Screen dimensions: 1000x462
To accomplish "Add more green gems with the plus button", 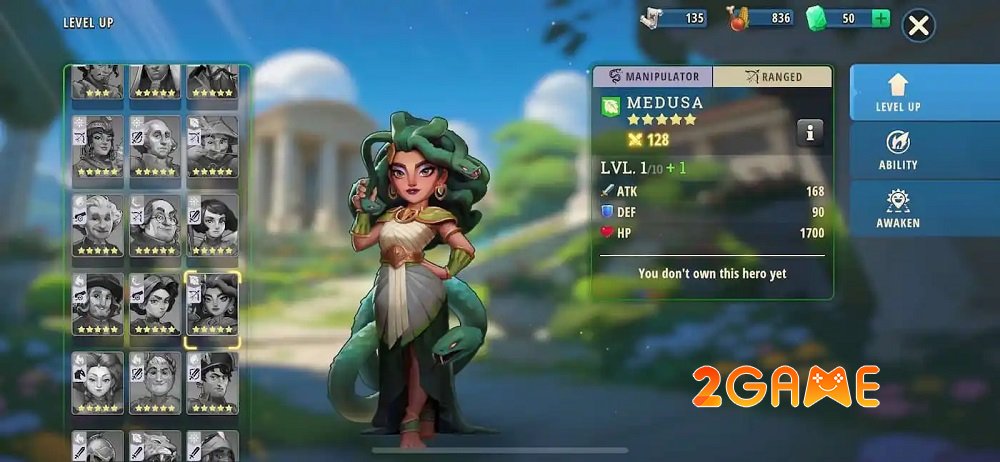I will tap(880, 18).
